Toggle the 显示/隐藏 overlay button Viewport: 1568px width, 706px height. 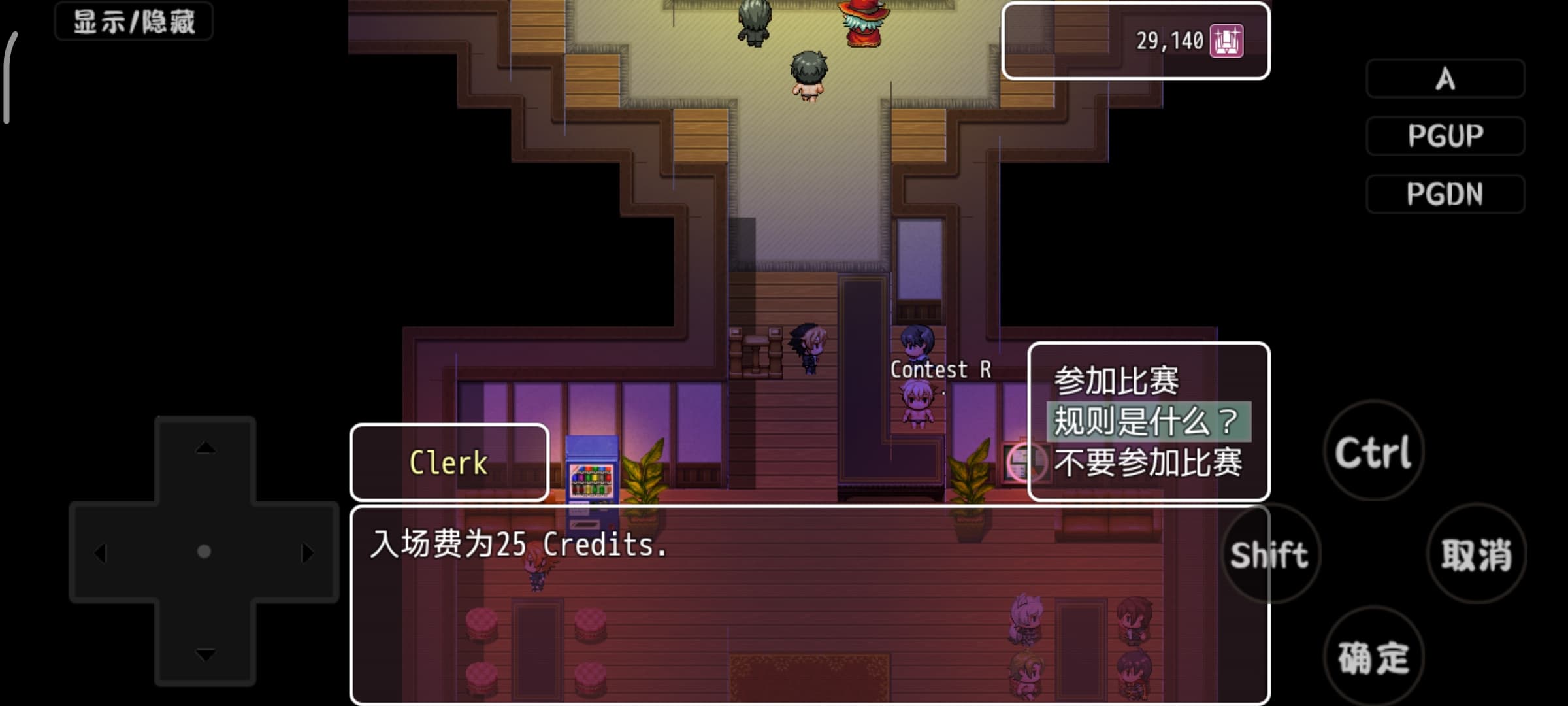pyautogui.click(x=134, y=22)
